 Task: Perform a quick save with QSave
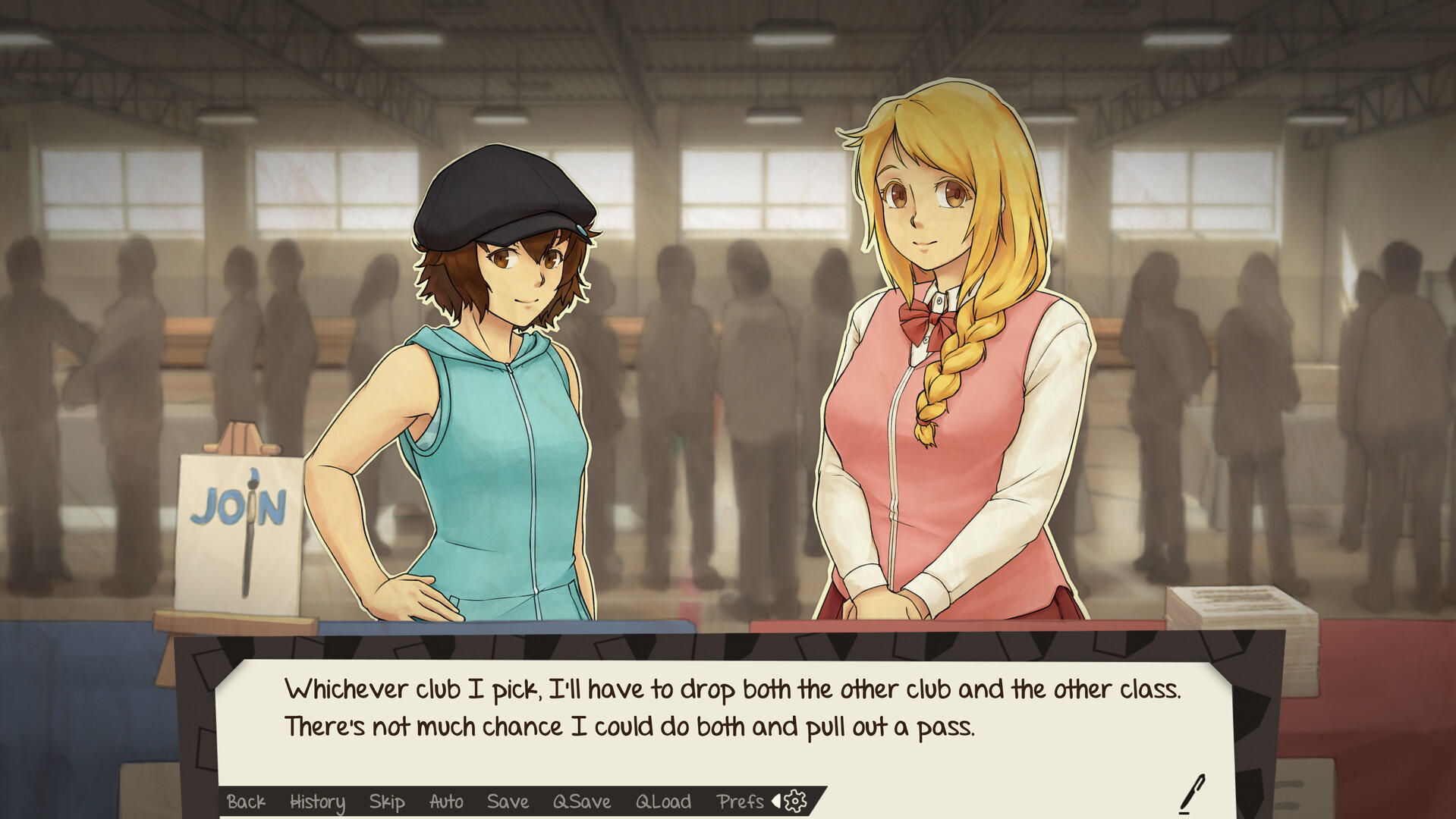(580, 802)
